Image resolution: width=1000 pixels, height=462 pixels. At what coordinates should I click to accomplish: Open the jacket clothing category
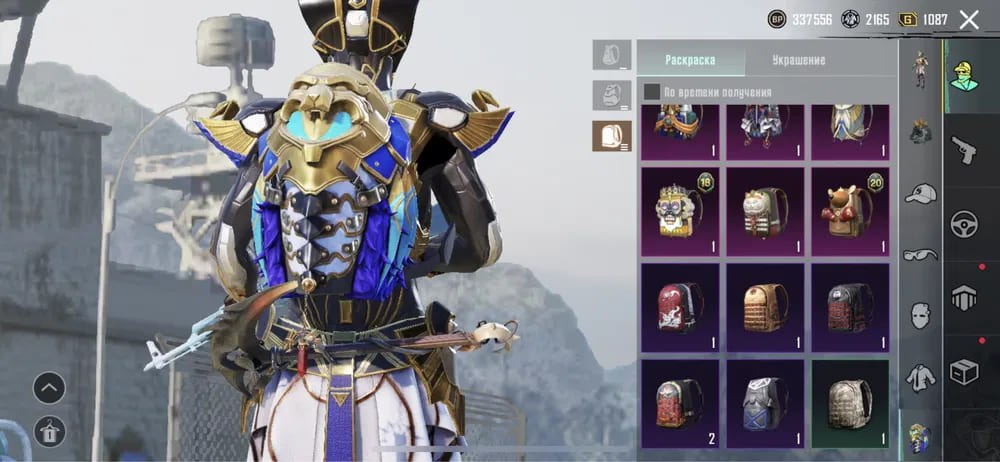(x=920, y=377)
